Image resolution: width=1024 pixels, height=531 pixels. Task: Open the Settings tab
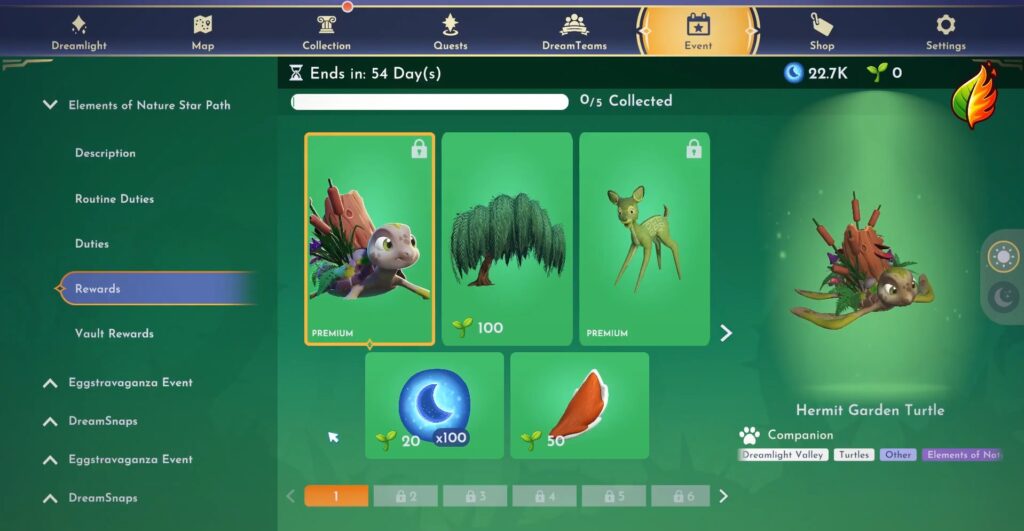click(945, 32)
